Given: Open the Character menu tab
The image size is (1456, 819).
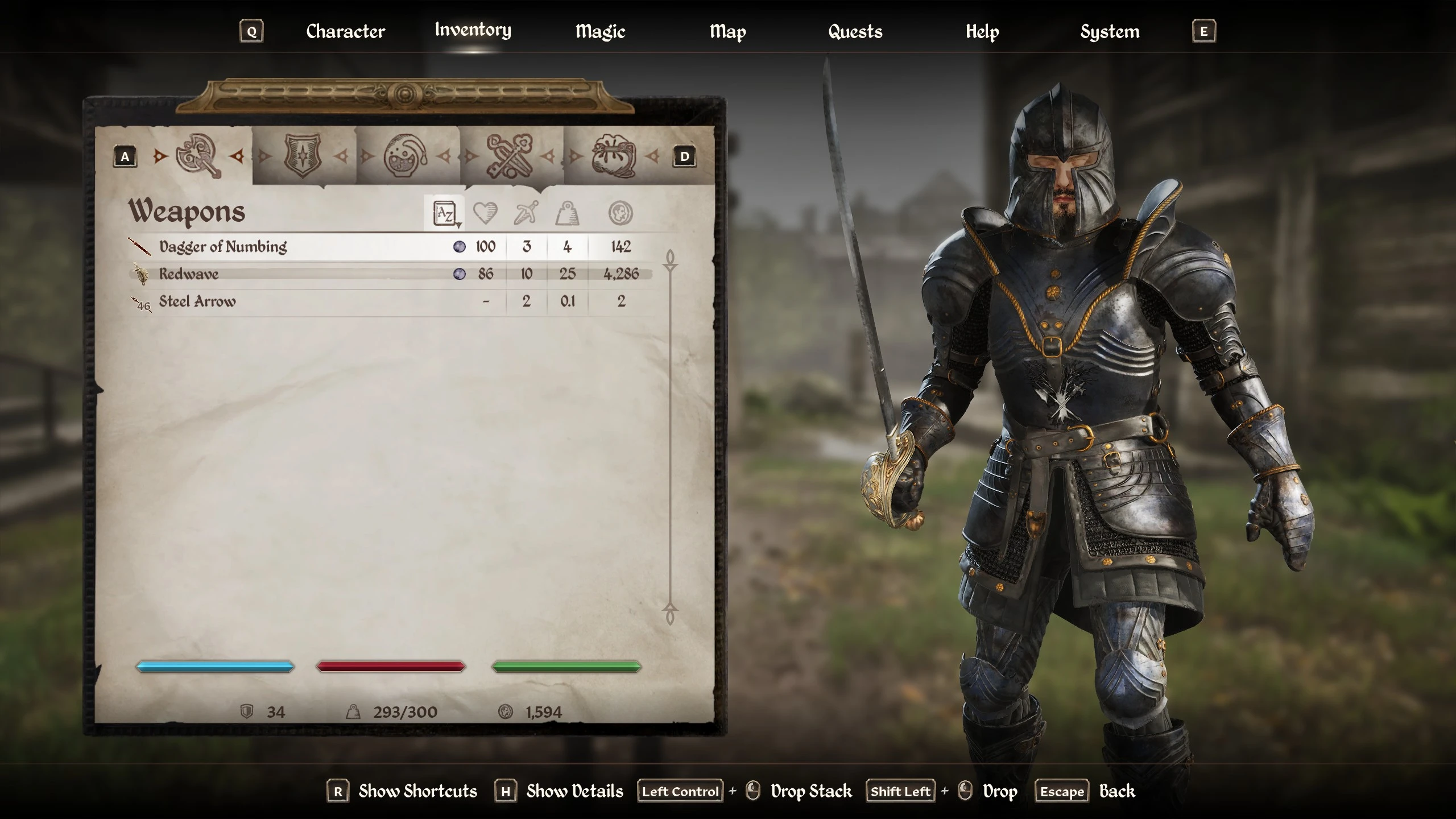Looking at the screenshot, I should pyautogui.click(x=345, y=31).
